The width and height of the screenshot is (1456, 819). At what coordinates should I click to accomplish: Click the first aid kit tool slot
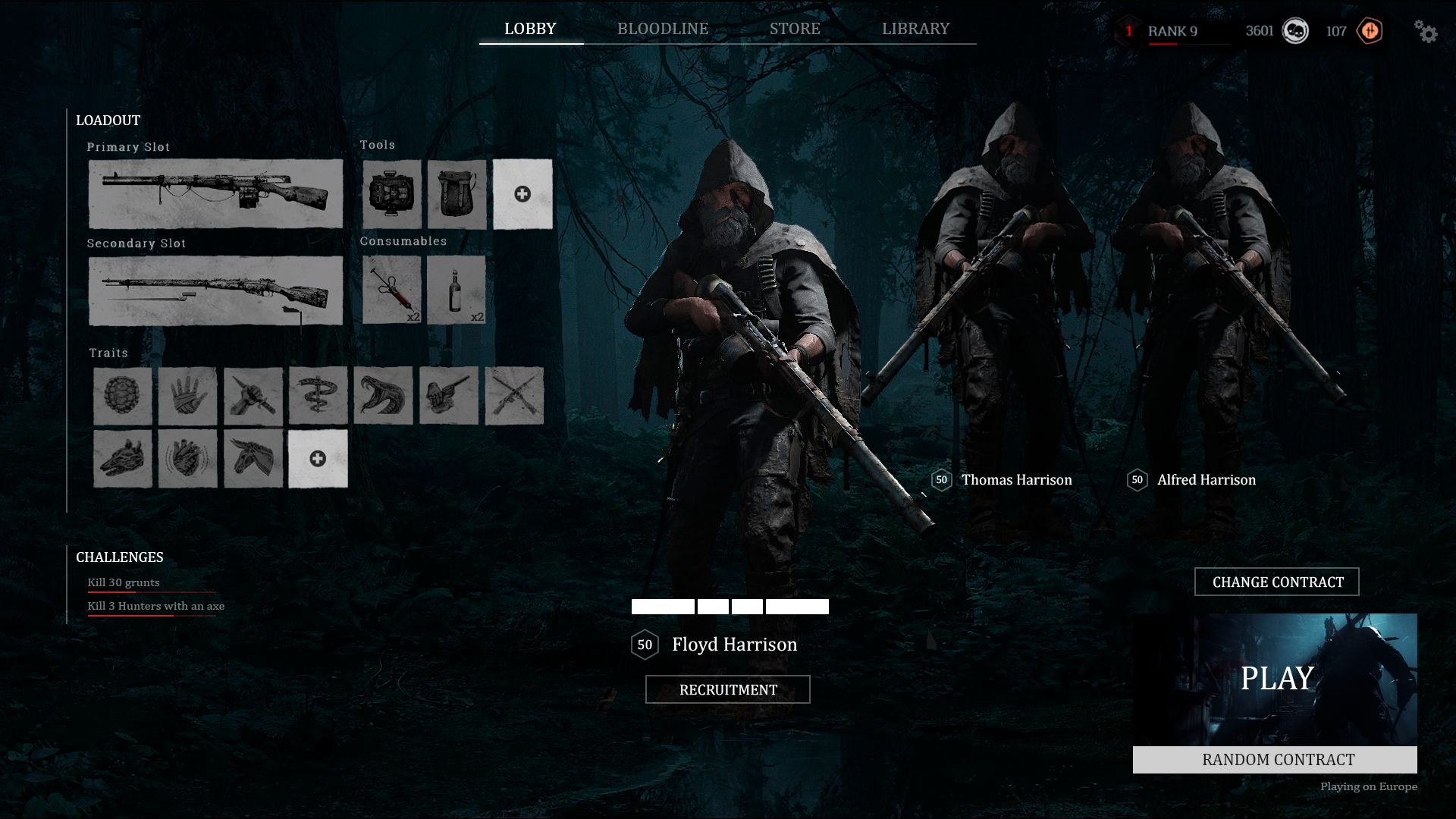(391, 195)
